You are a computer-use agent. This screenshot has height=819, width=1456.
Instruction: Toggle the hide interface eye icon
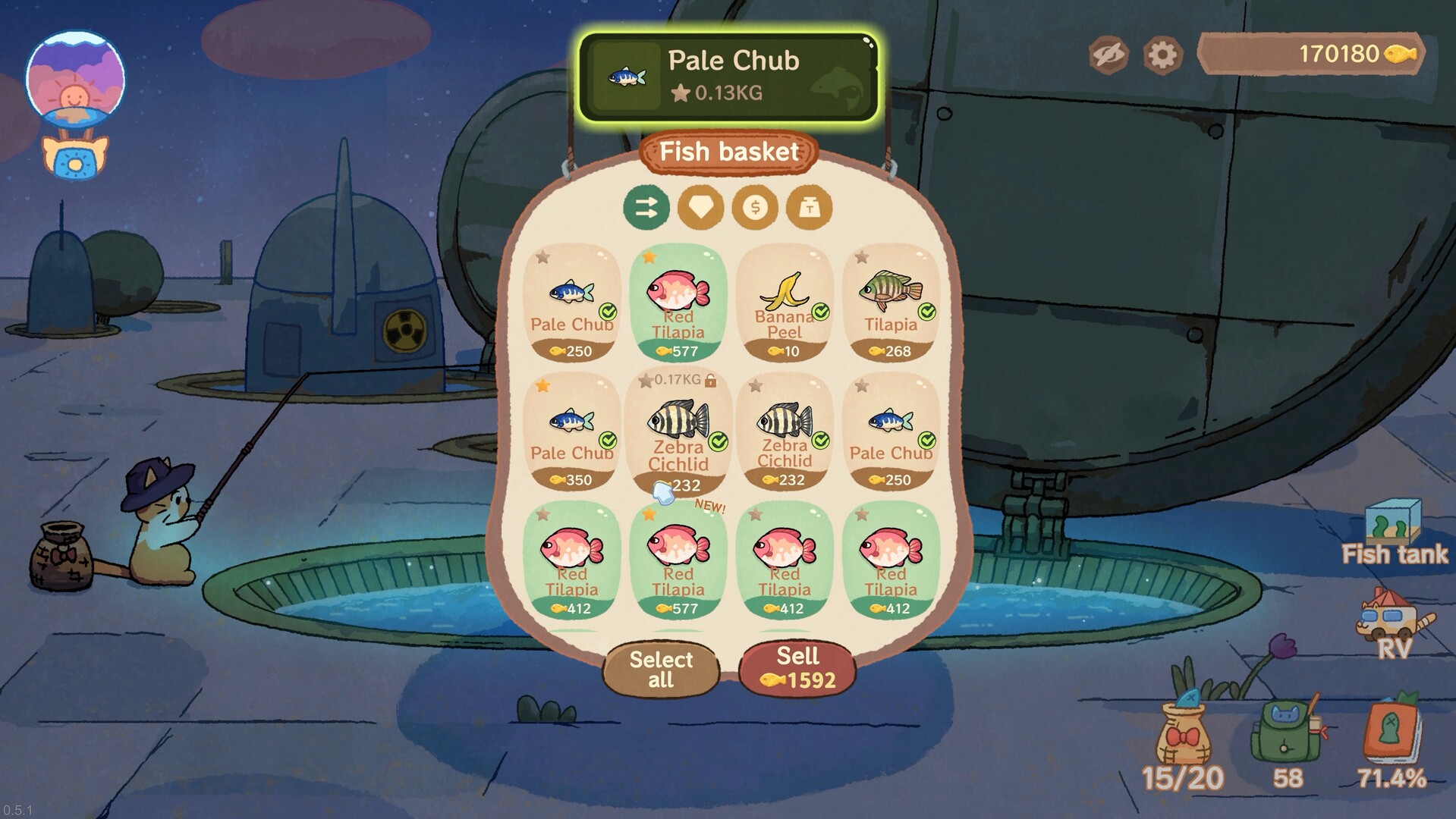(x=1108, y=54)
